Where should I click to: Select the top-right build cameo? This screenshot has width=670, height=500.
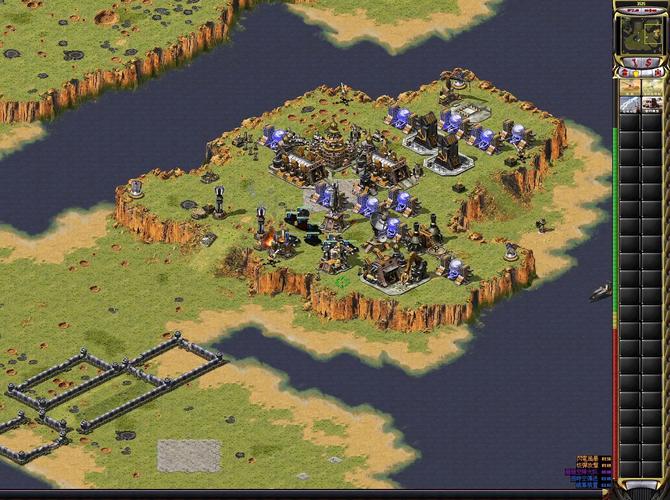coord(653,86)
